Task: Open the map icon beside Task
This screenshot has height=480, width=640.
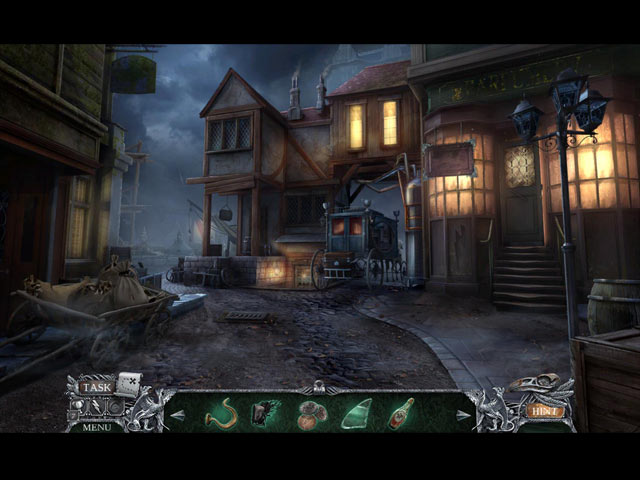Action: (x=128, y=383)
